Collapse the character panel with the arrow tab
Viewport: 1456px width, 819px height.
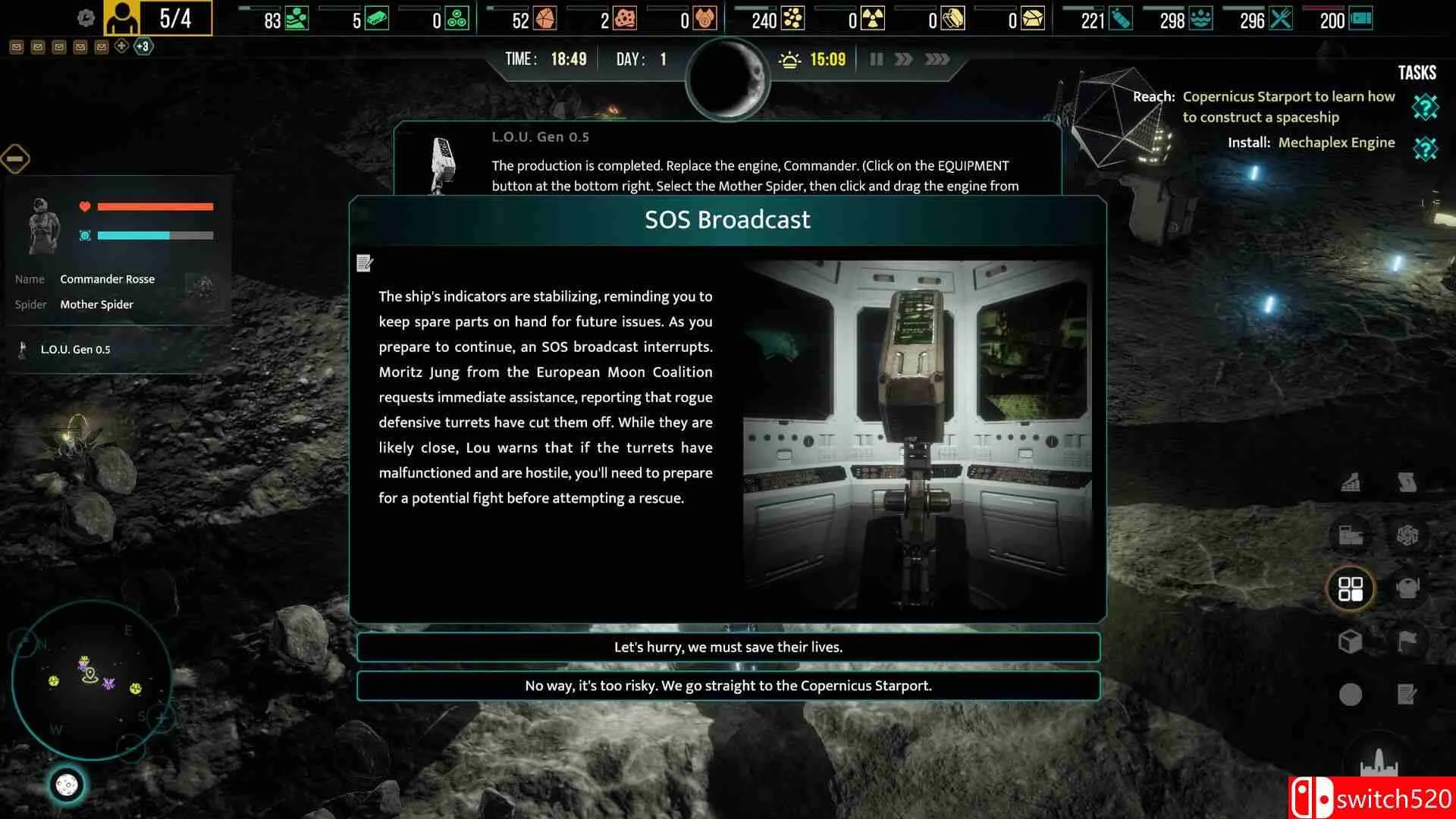[15, 158]
